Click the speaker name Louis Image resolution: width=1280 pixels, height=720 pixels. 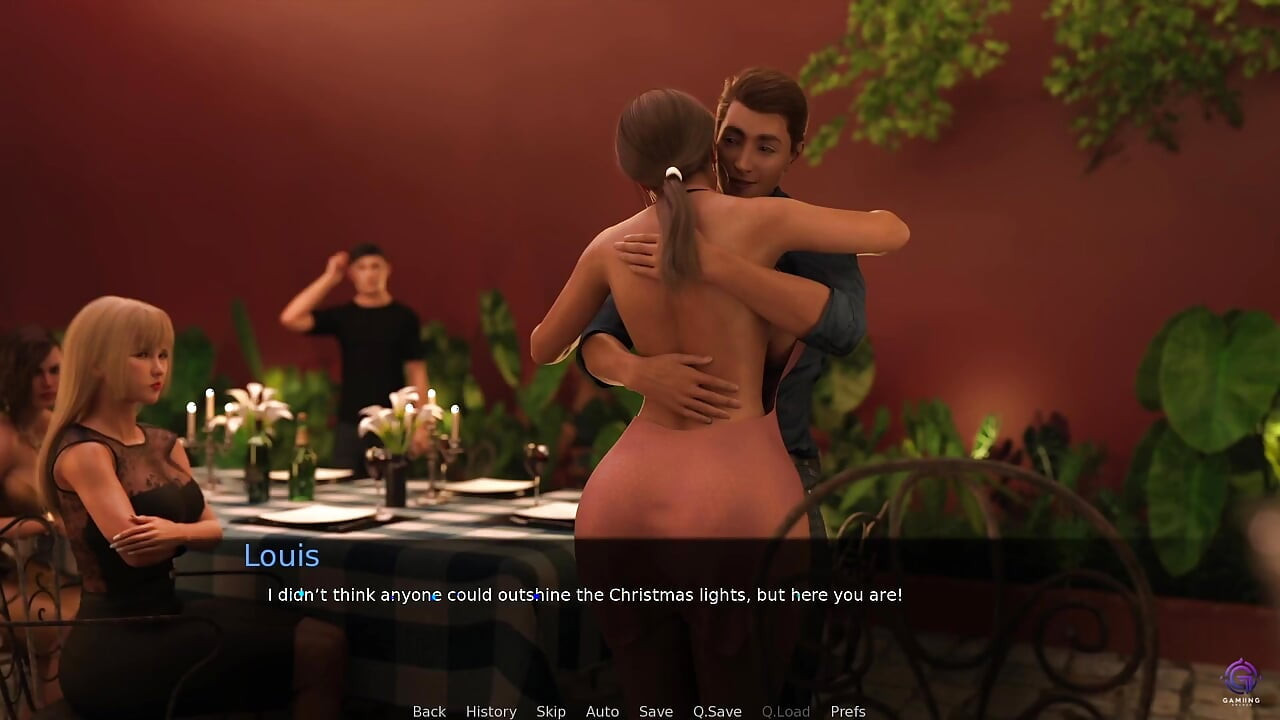tap(281, 556)
